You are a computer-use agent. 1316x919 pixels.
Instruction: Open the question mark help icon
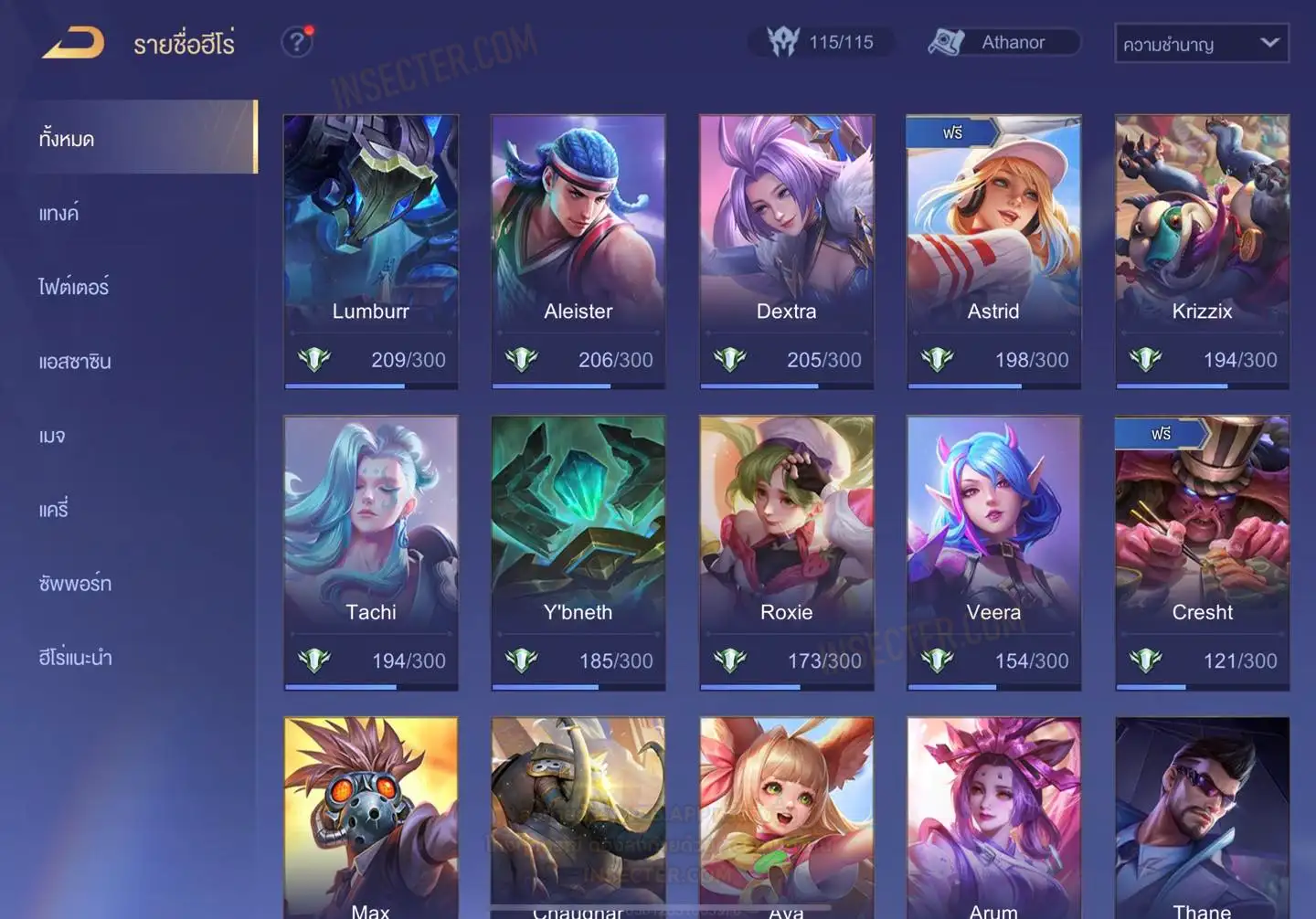[x=297, y=42]
